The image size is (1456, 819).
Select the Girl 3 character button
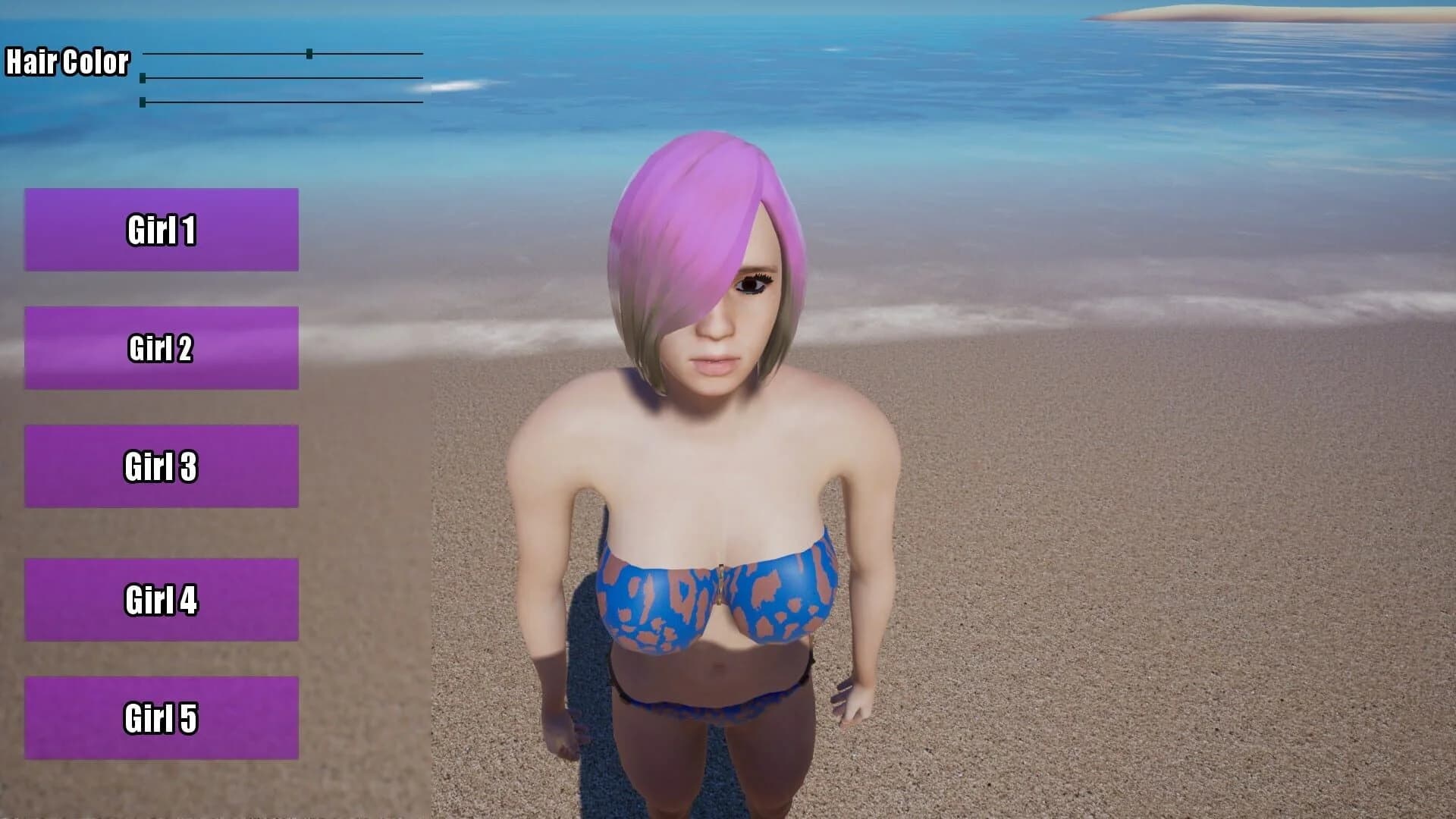tap(162, 467)
